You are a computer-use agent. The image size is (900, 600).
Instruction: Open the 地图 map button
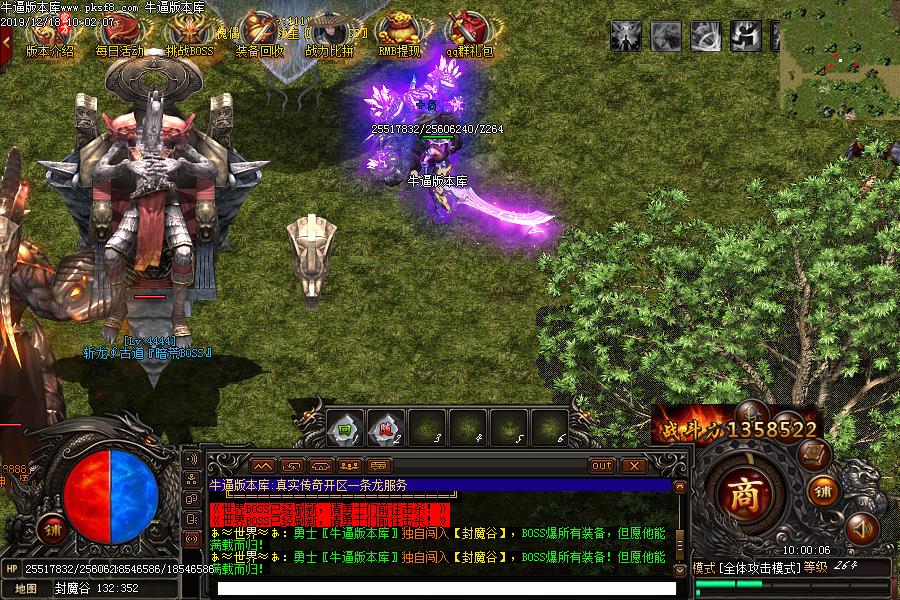pos(27,589)
